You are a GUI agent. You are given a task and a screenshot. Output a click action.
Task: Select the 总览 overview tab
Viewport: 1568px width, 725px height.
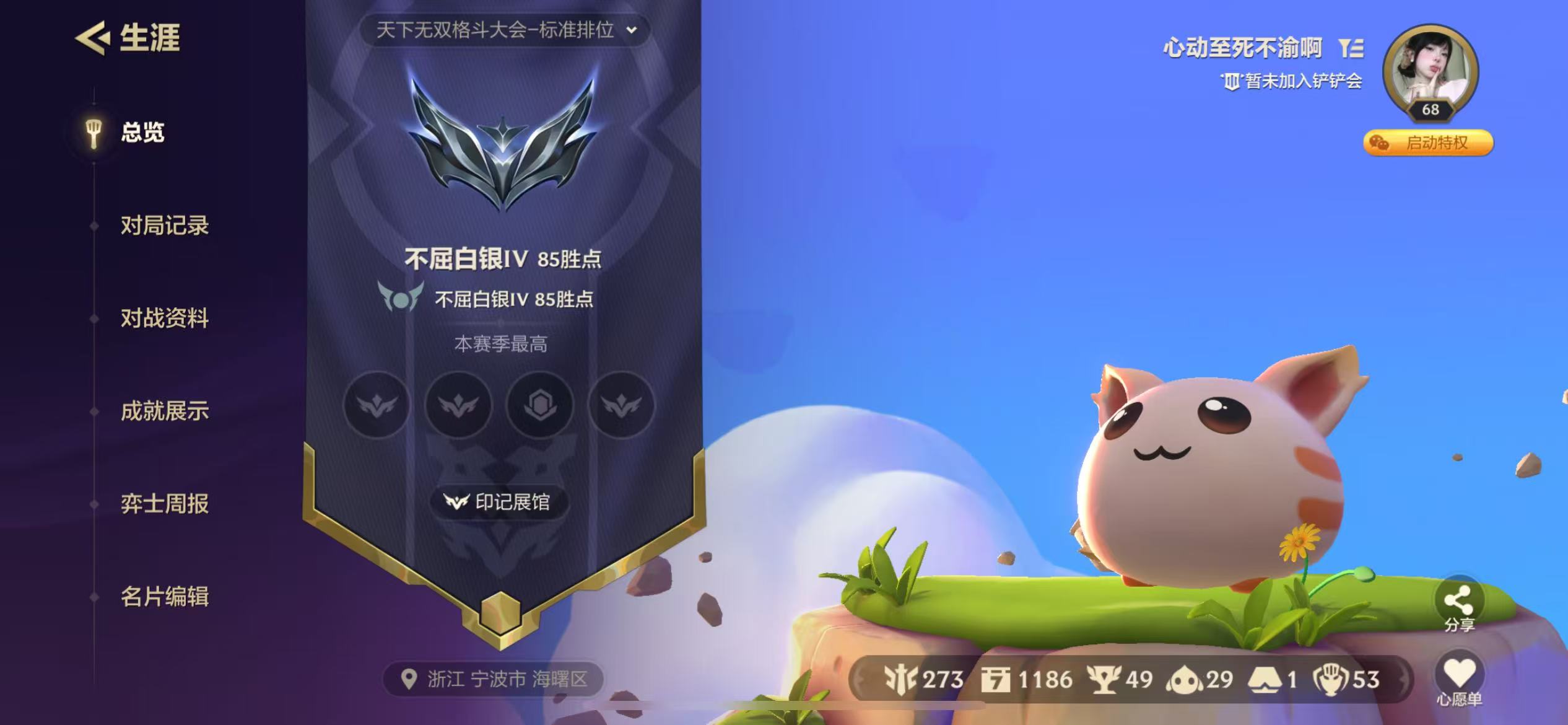pyautogui.click(x=142, y=132)
